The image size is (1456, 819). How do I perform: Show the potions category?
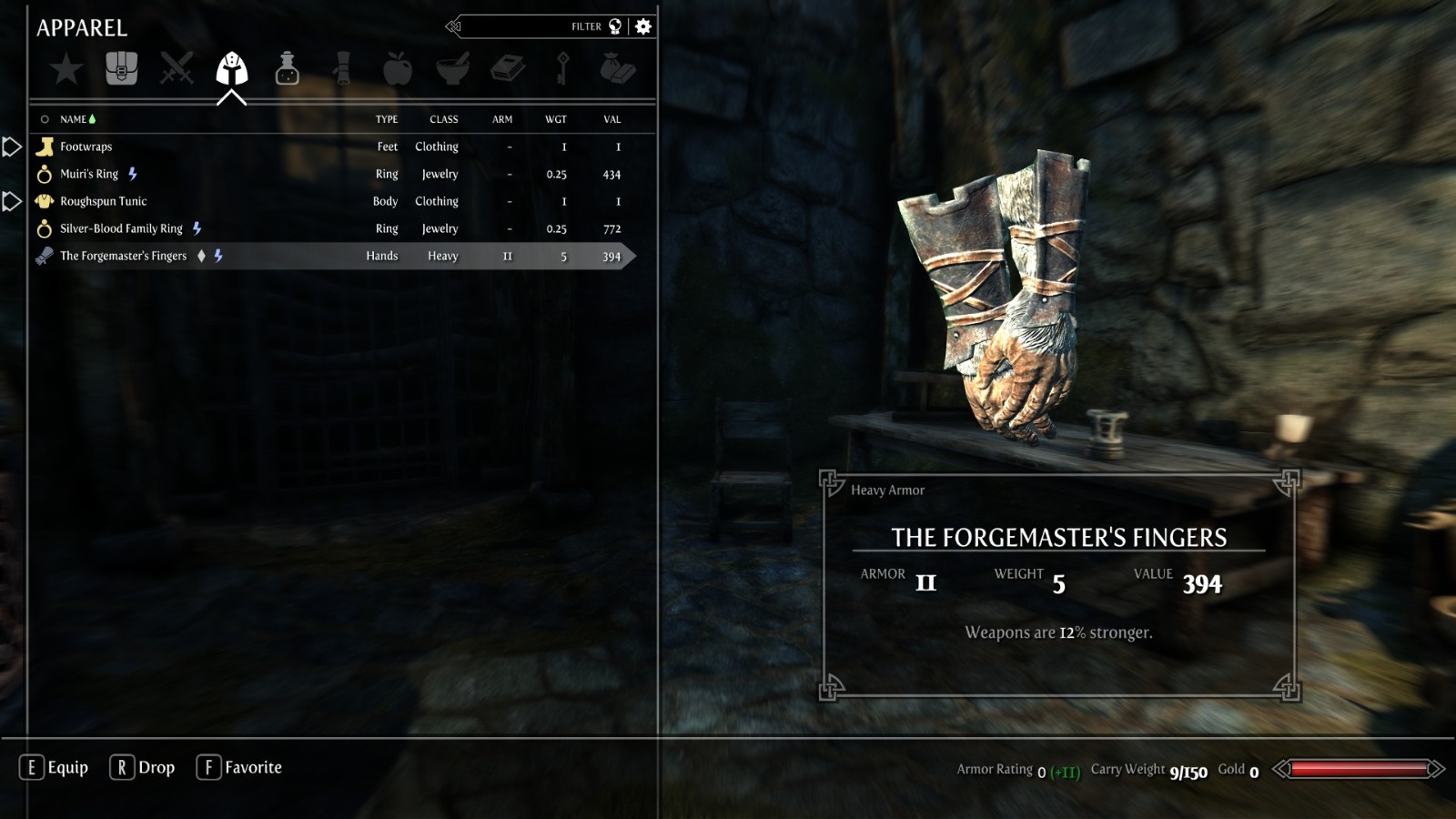pos(287,69)
